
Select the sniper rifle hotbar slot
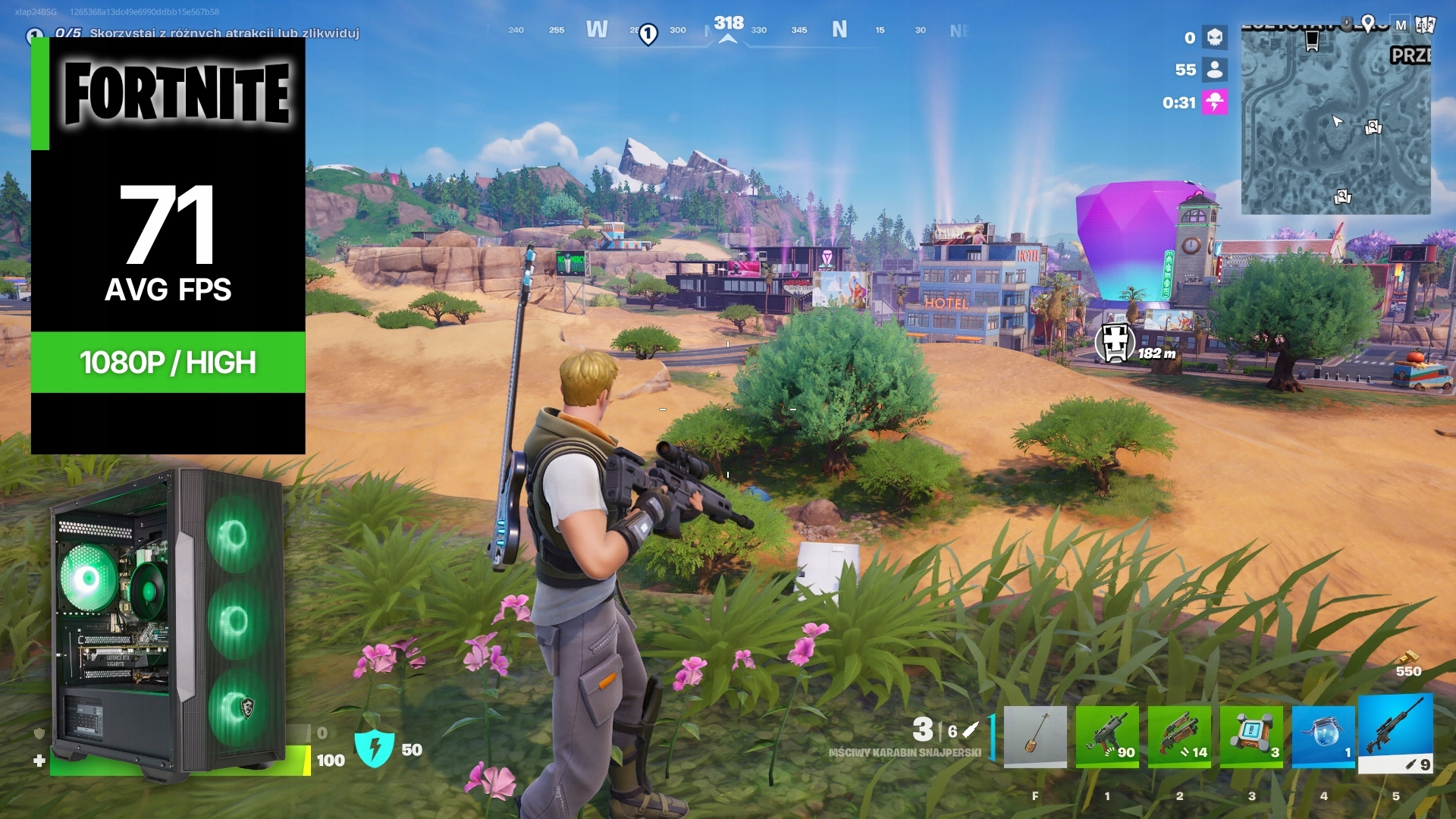click(1395, 733)
